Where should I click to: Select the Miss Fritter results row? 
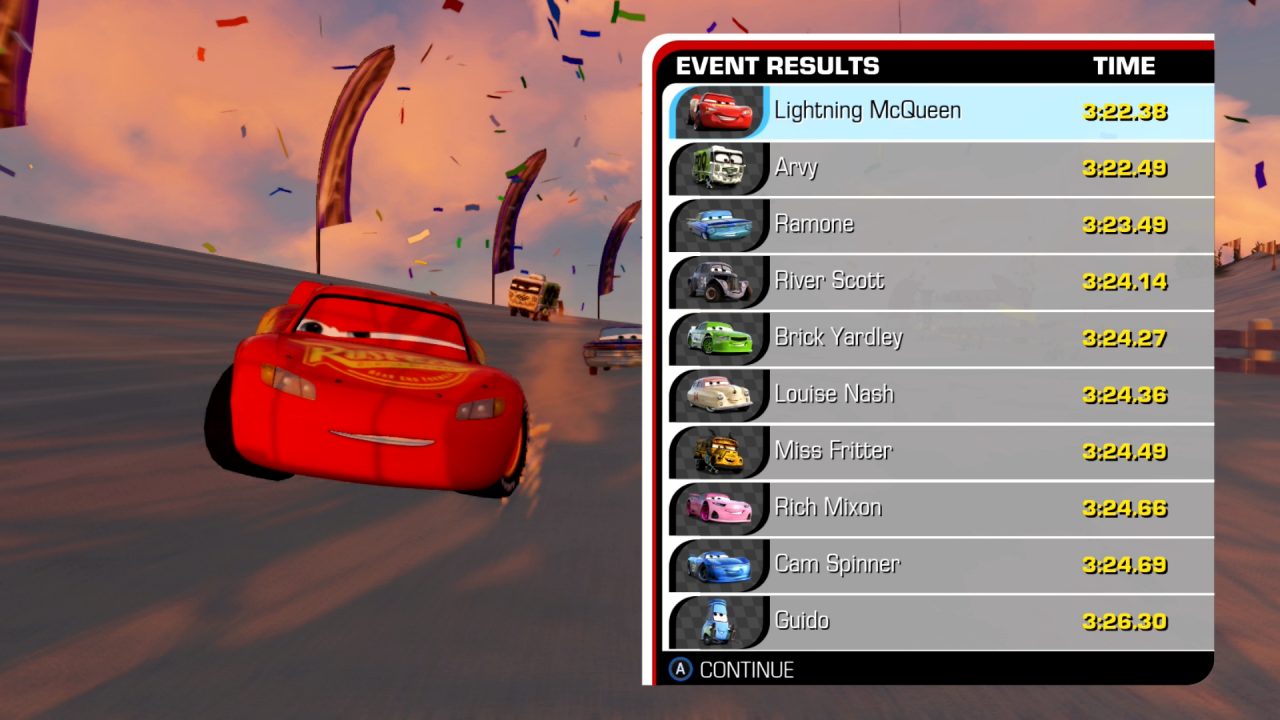point(940,451)
